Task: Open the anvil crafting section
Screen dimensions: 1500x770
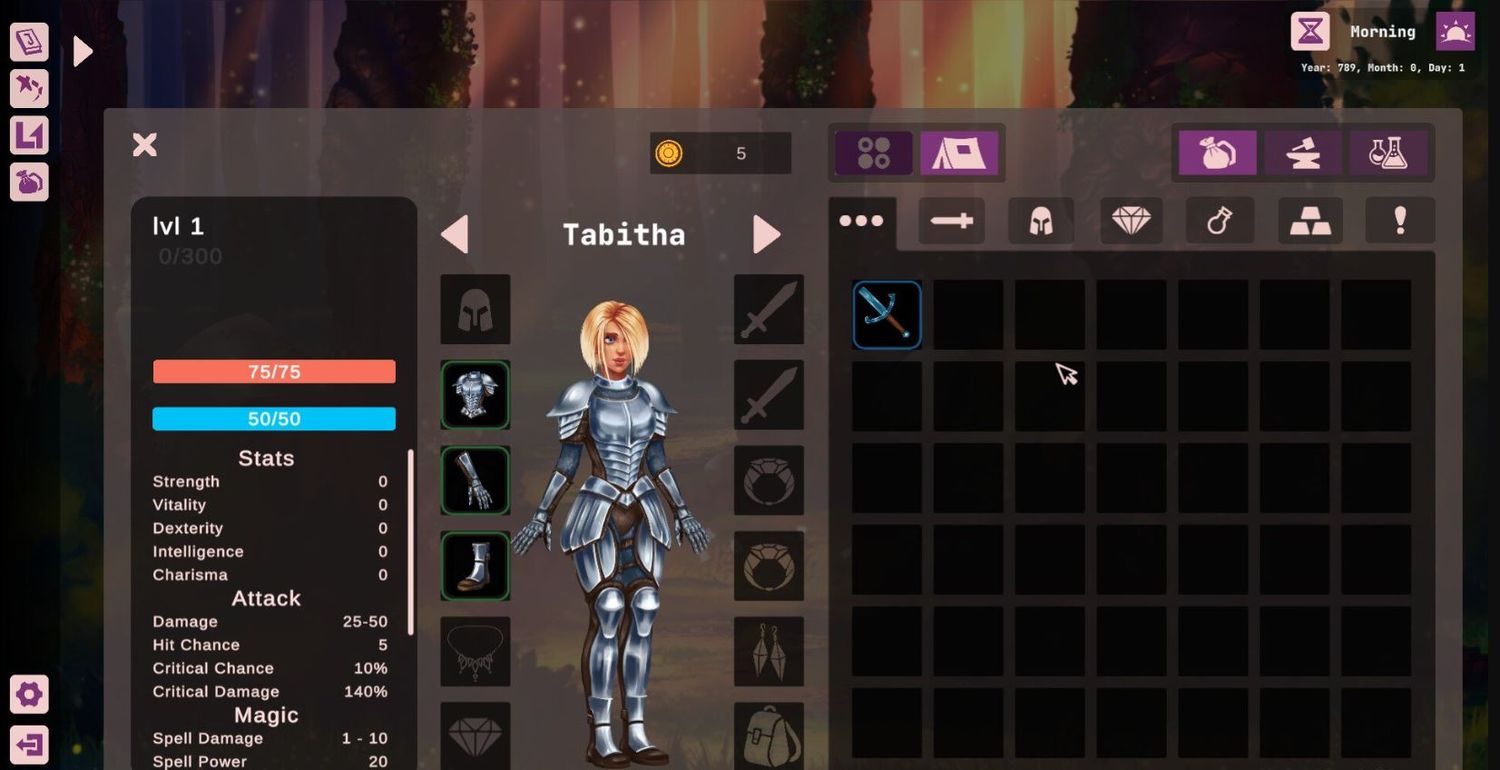Action: (x=1303, y=153)
